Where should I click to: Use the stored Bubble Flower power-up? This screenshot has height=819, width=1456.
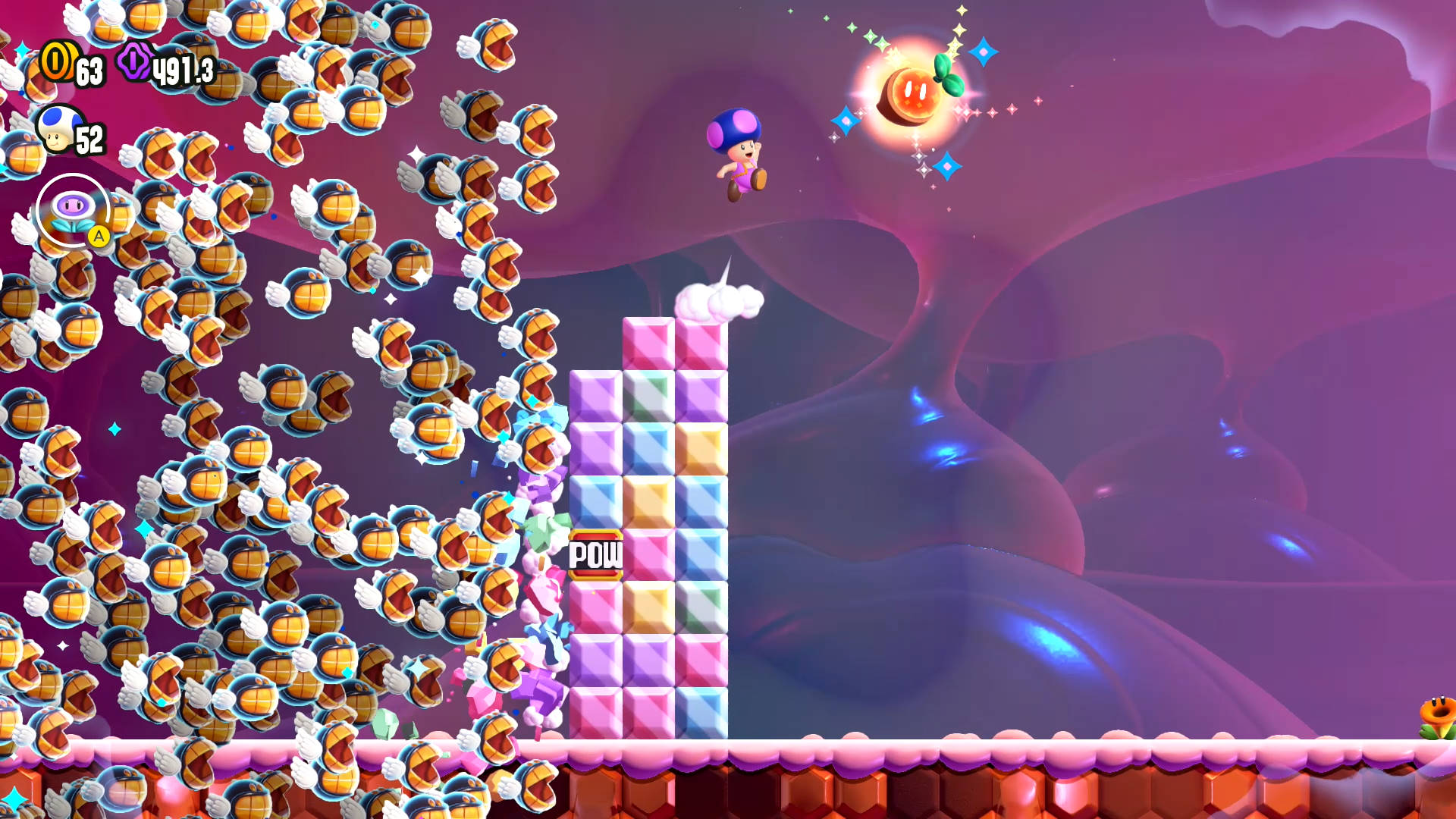(x=73, y=211)
